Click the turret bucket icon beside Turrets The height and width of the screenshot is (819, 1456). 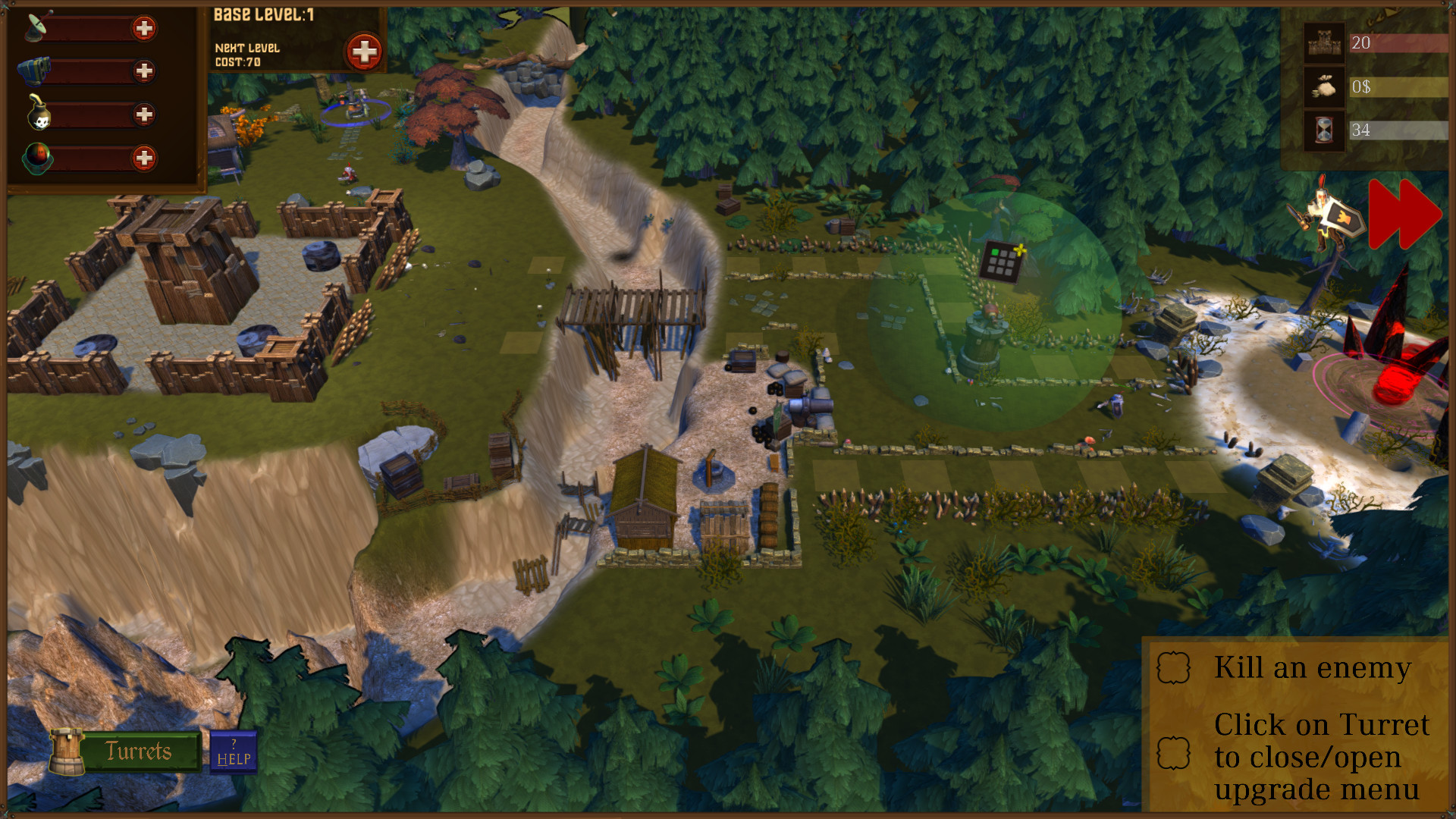pos(68,751)
